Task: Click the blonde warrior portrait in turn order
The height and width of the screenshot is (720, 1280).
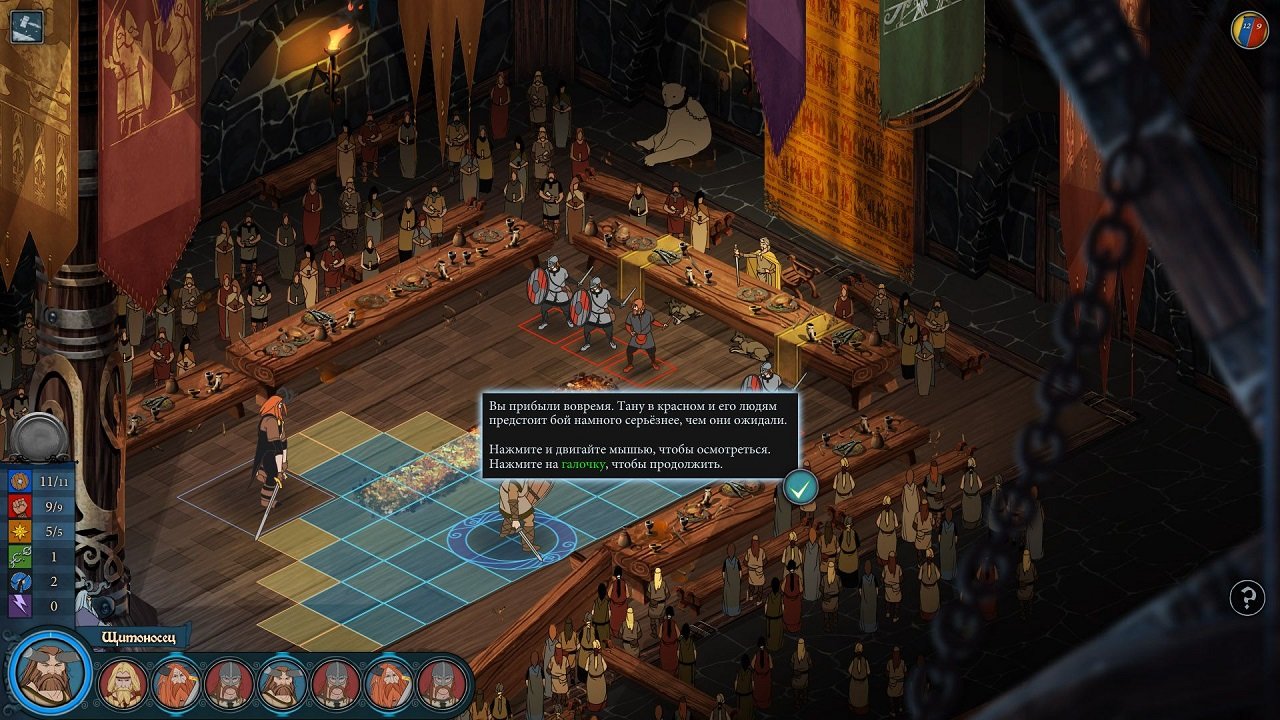Action: (124, 680)
